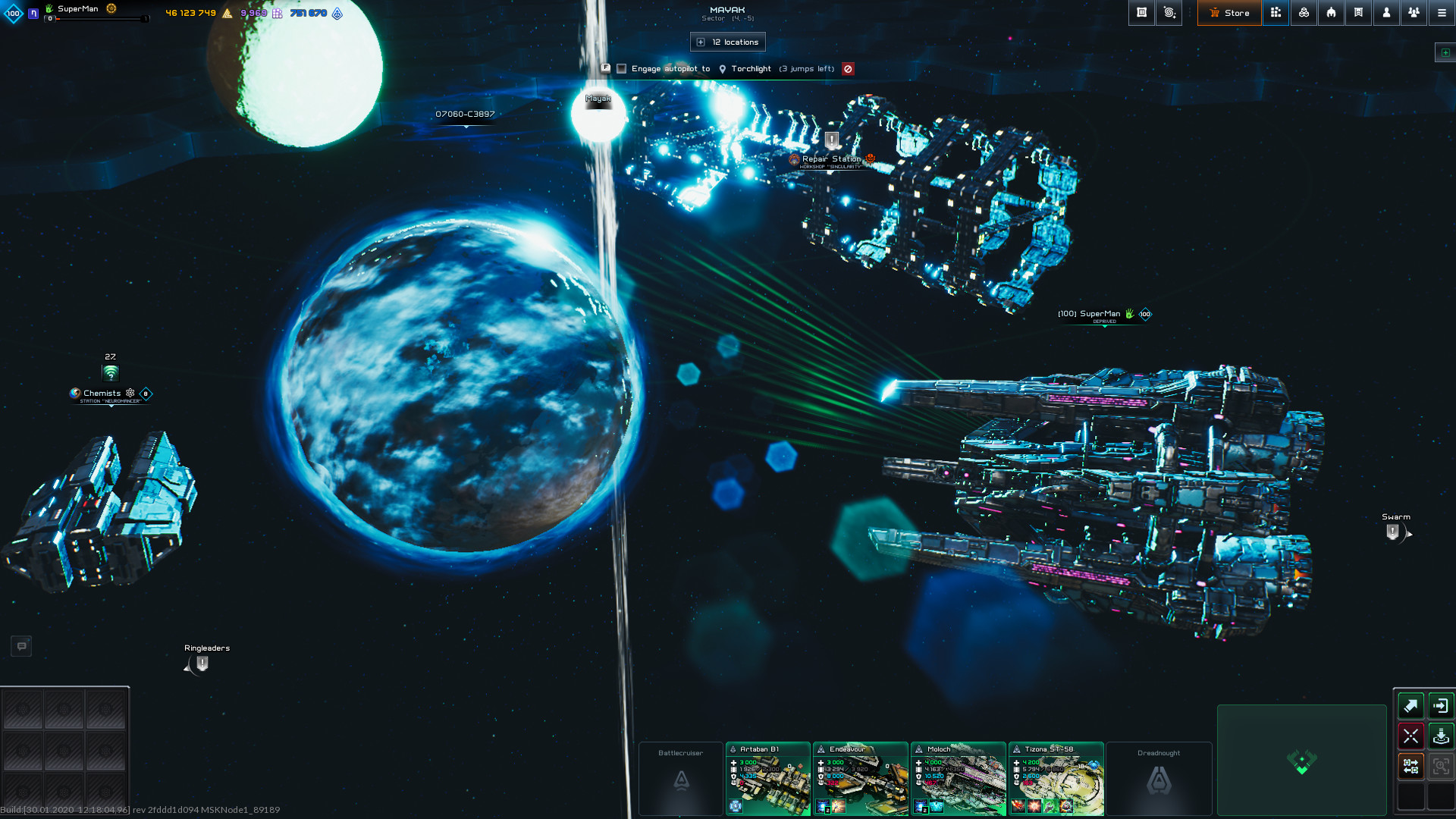
Task: Click the orange trade exchange command icon
Action: click(1410, 766)
